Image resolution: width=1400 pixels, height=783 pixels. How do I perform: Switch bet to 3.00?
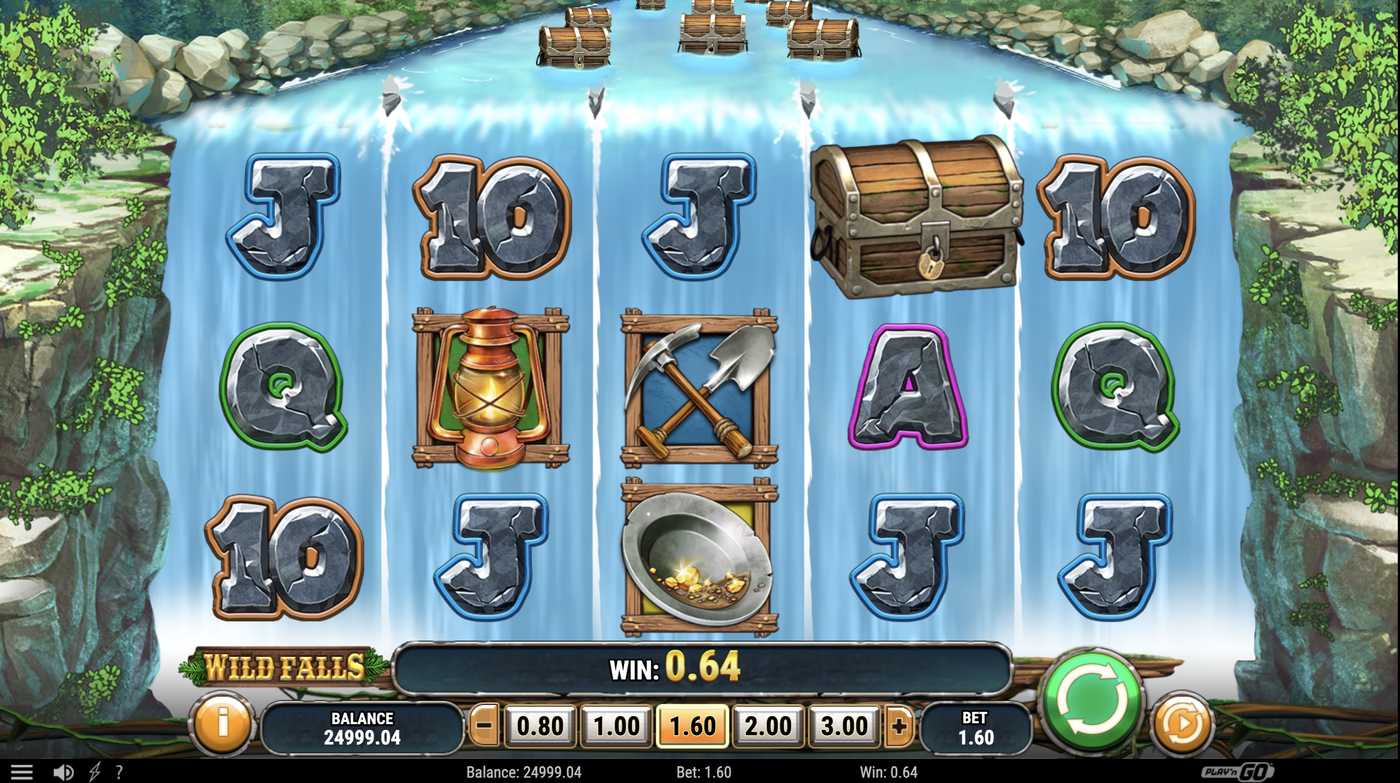point(844,726)
